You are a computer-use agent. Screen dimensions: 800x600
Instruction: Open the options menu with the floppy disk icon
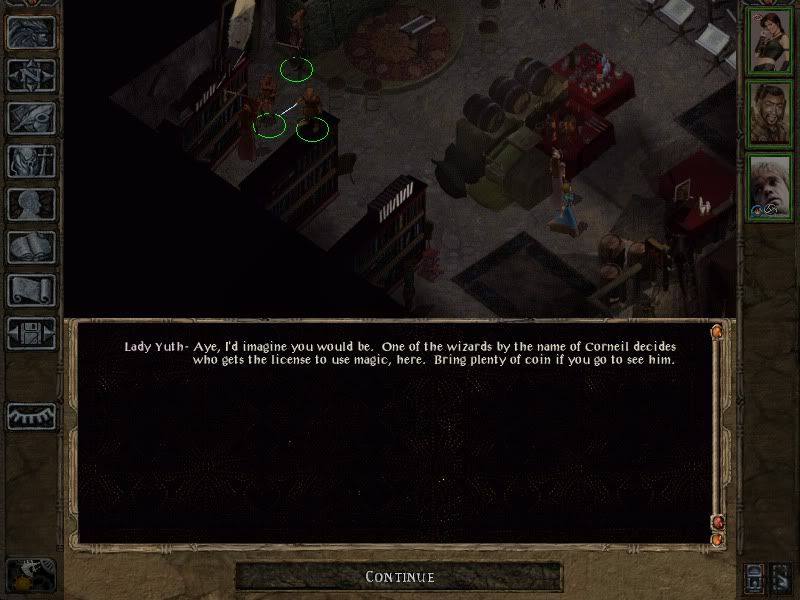coord(31,333)
